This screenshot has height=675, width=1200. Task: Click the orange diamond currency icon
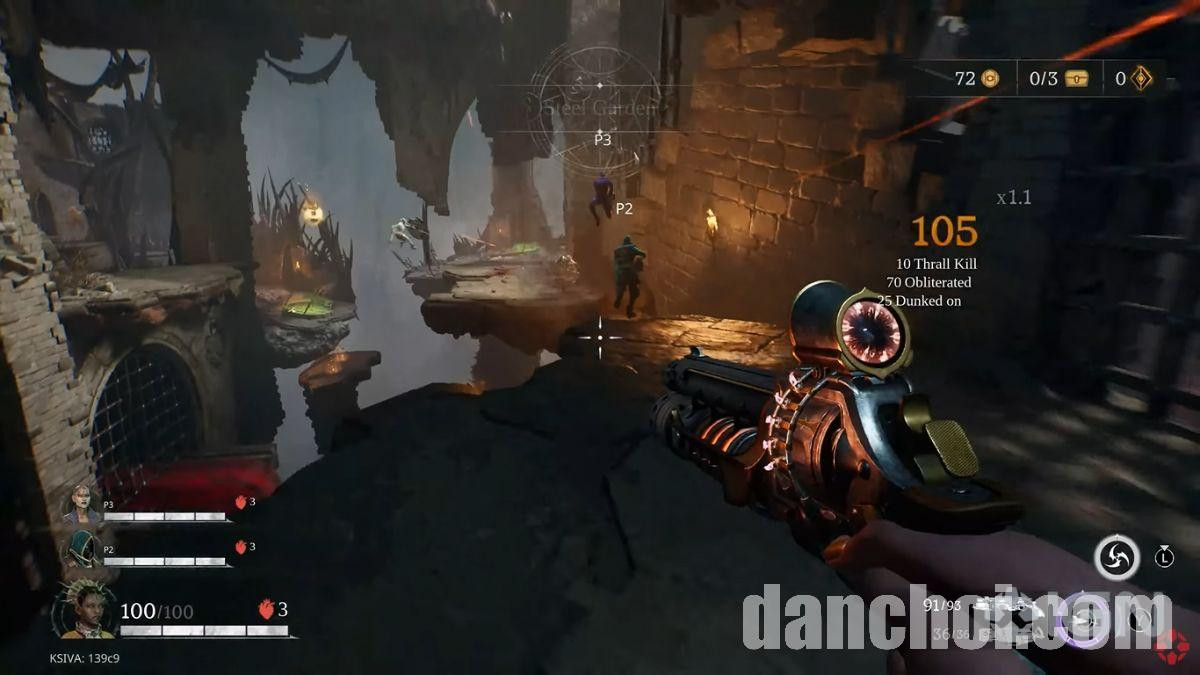pyautogui.click(x=1141, y=78)
